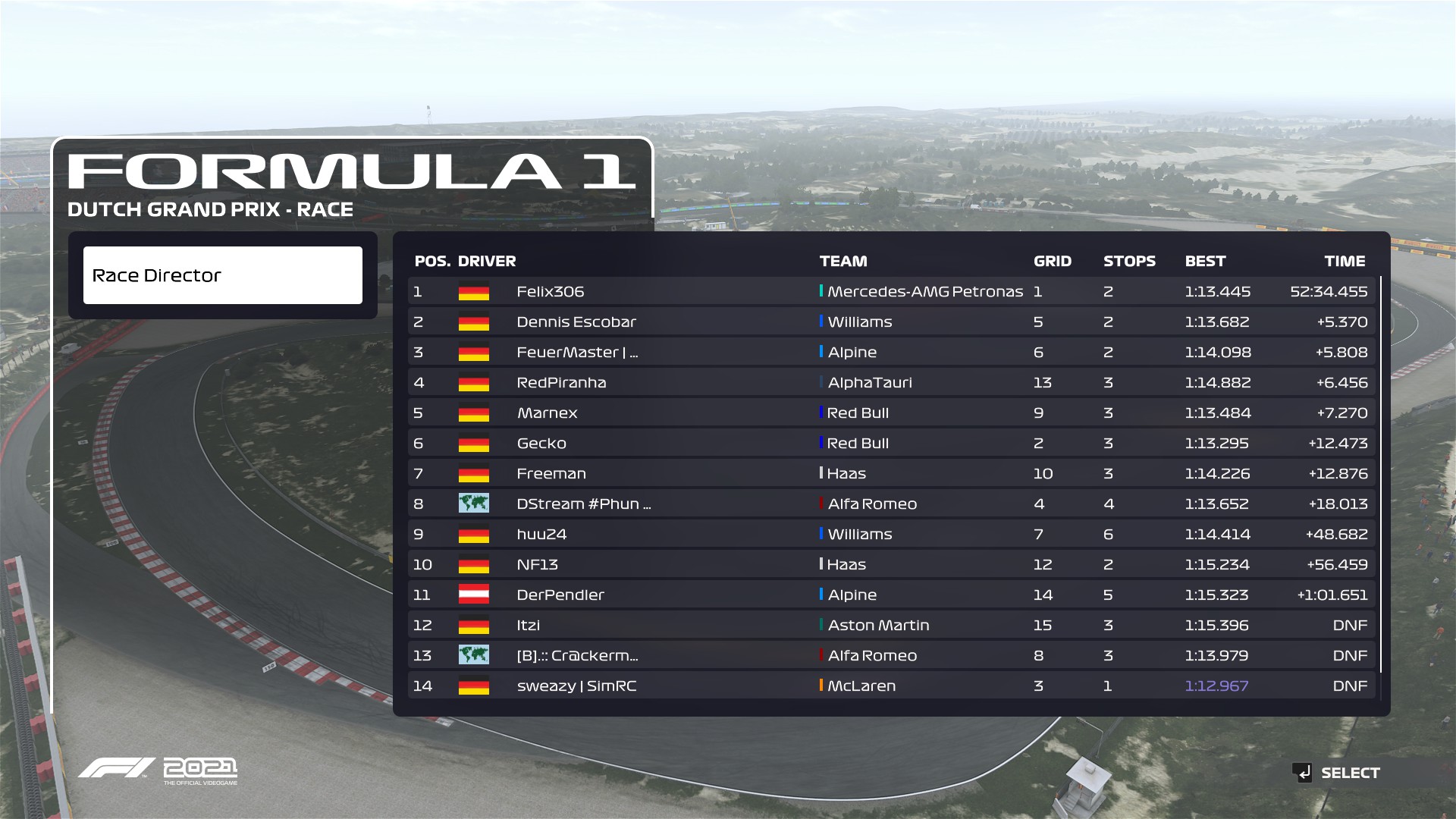This screenshot has width=1456, height=819.
Task: Select the sweazy | SimRC McLaren row
Action: (x=891, y=686)
